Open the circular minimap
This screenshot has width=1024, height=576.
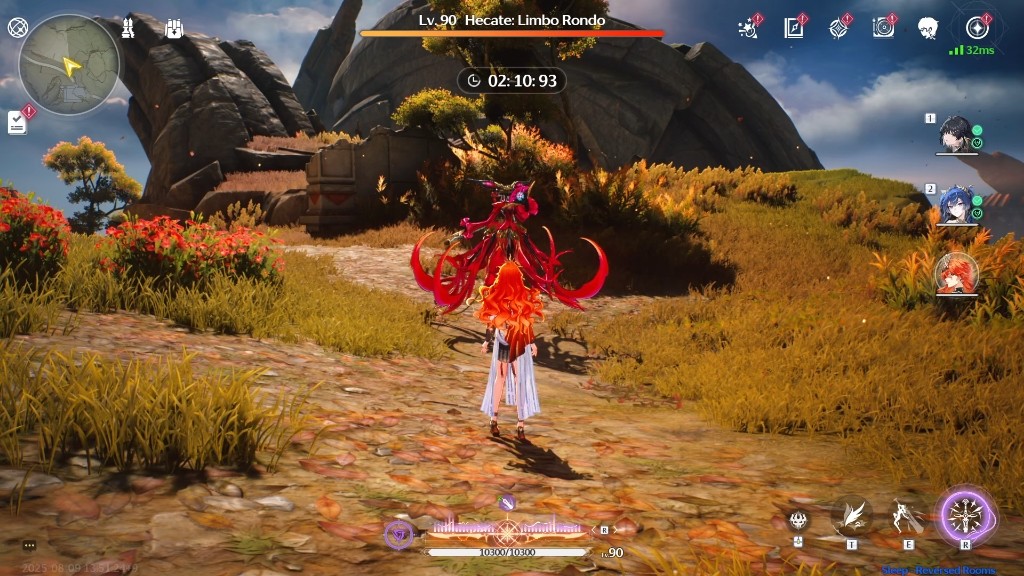click(x=69, y=65)
